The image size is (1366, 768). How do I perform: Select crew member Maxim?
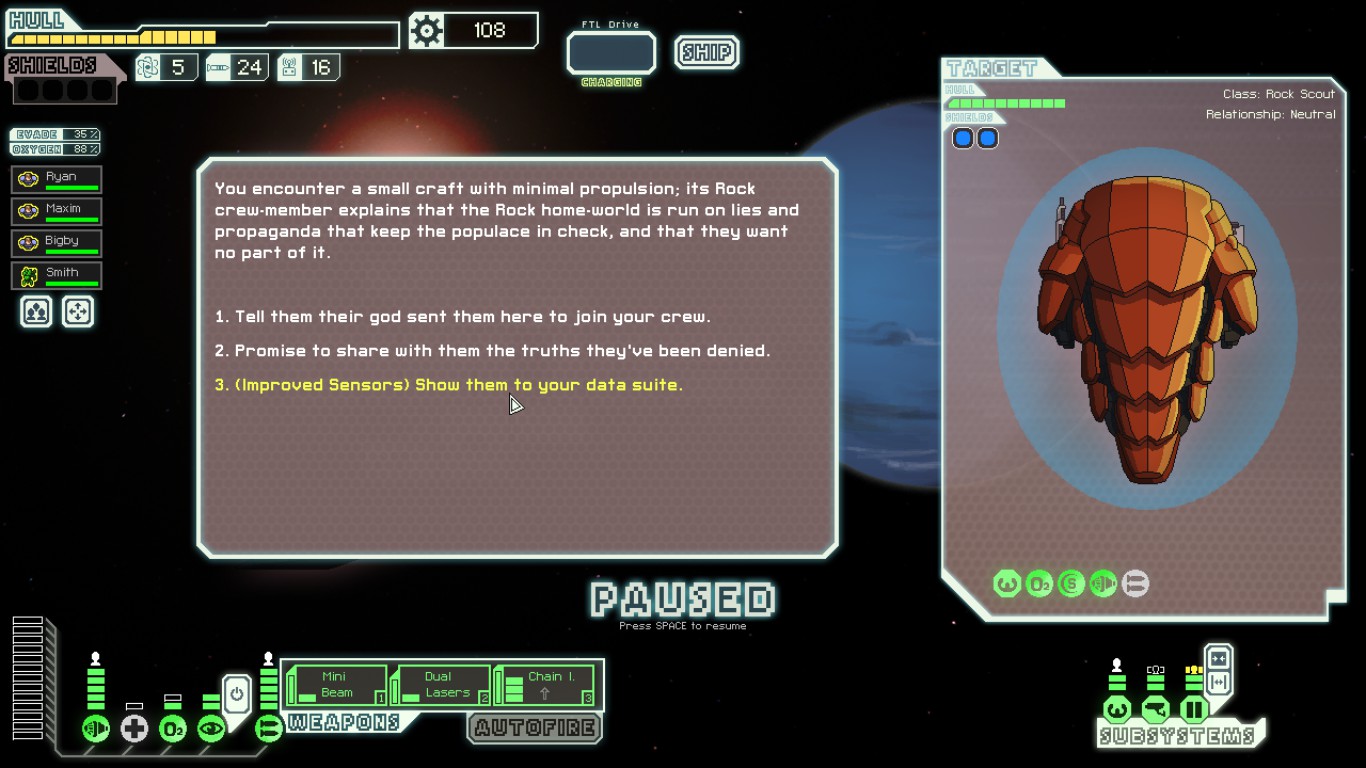(x=57, y=212)
